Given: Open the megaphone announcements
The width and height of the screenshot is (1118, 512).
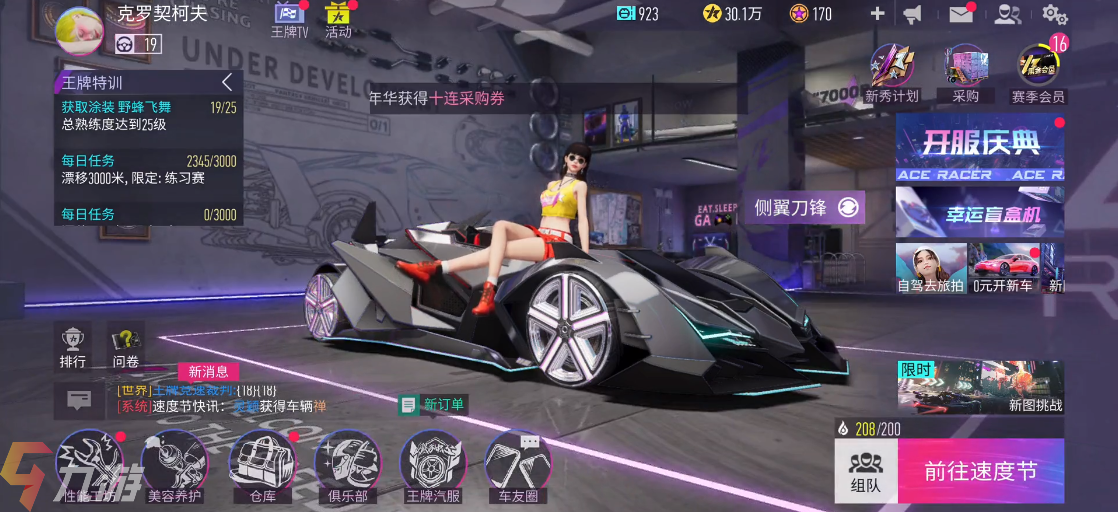Looking at the screenshot, I should (912, 14).
